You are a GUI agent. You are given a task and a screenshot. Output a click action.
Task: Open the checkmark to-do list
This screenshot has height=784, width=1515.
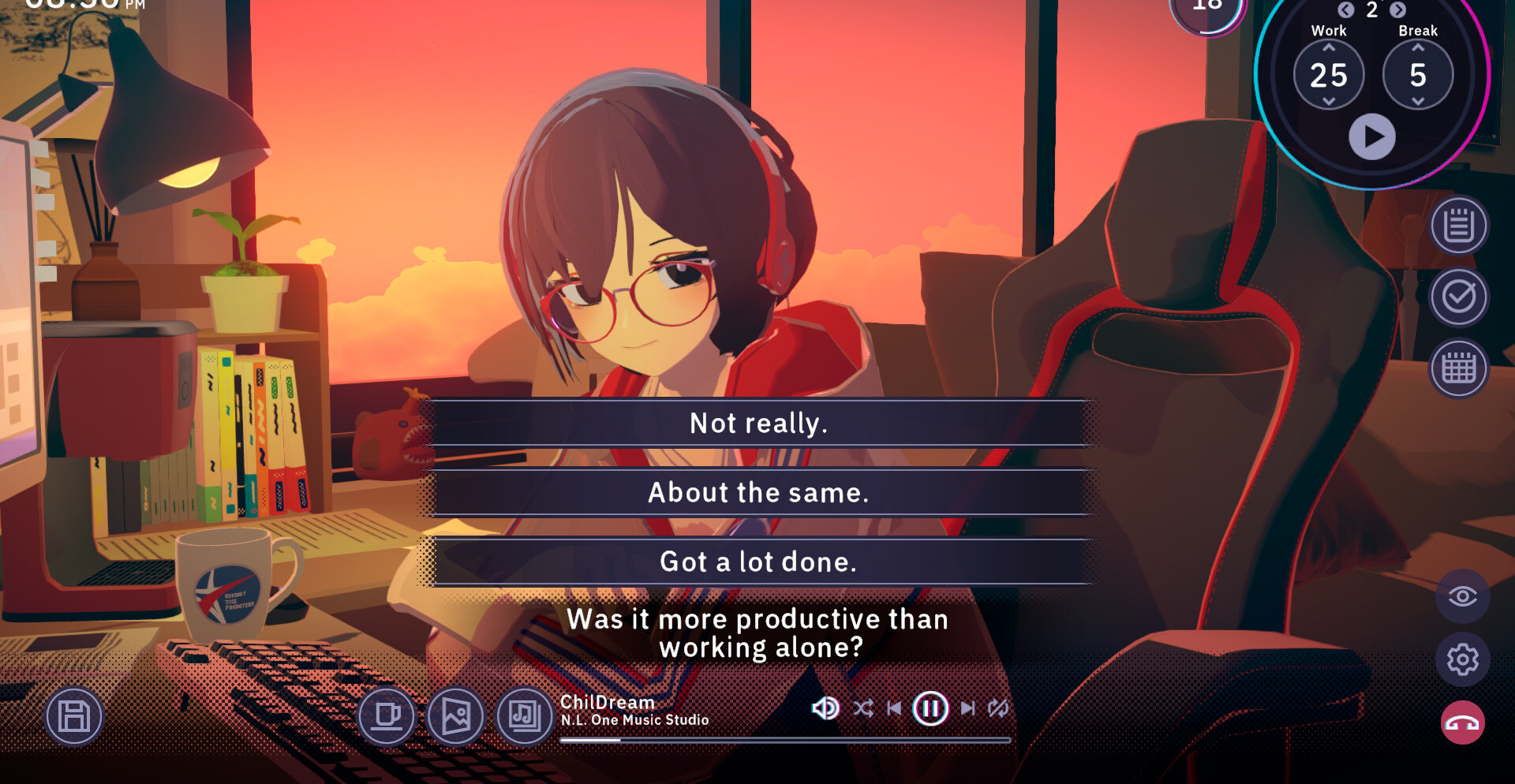pyautogui.click(x=1459, y=297)
